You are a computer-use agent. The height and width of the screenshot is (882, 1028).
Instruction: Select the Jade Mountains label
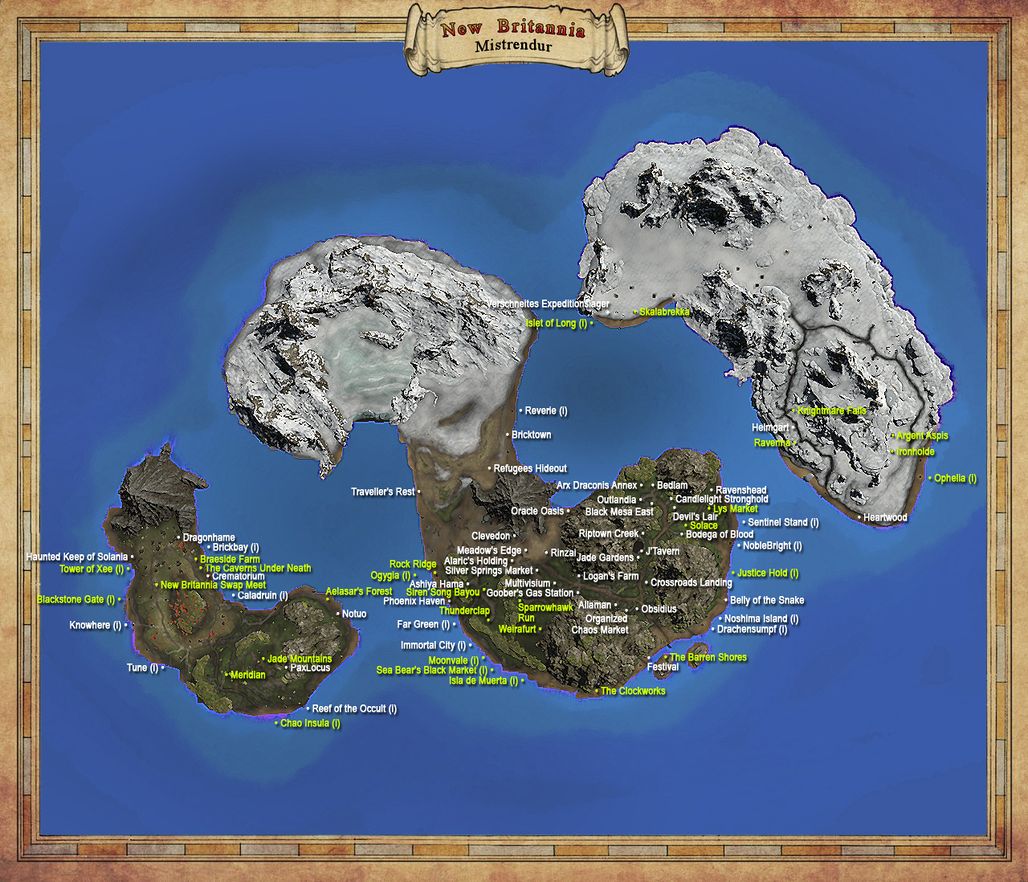[x=298, y=659]
